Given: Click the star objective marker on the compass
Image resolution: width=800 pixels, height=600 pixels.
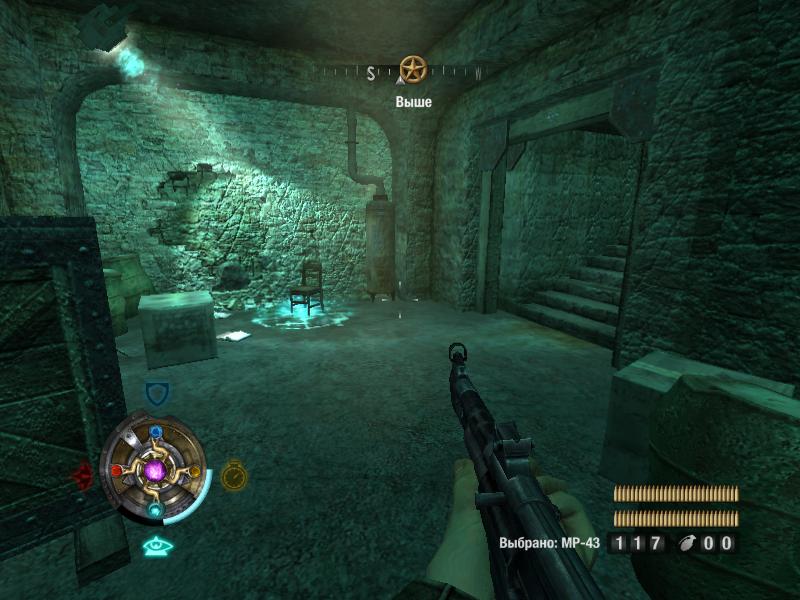Looking at the screenshot, I should [413, 69].
